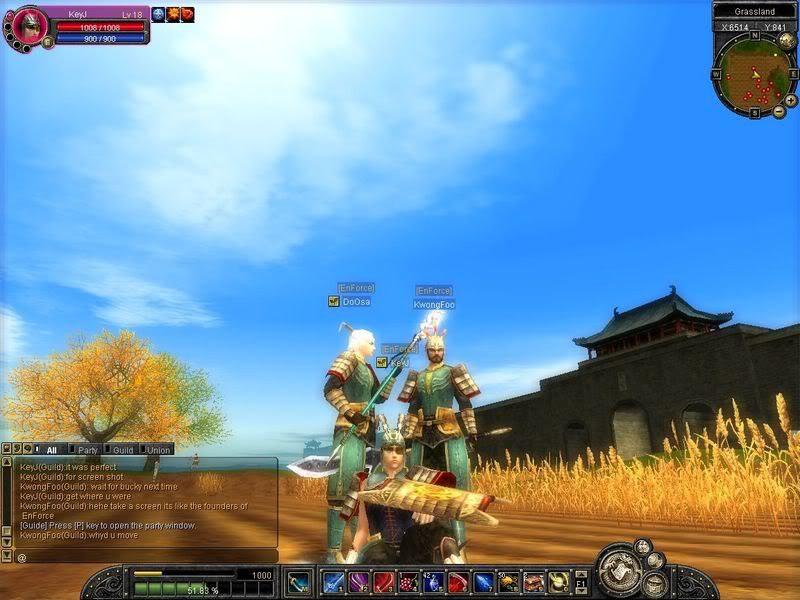800x600 pixels.
Task: Click the golden horn hotbar slot
Action: (558, 582)
